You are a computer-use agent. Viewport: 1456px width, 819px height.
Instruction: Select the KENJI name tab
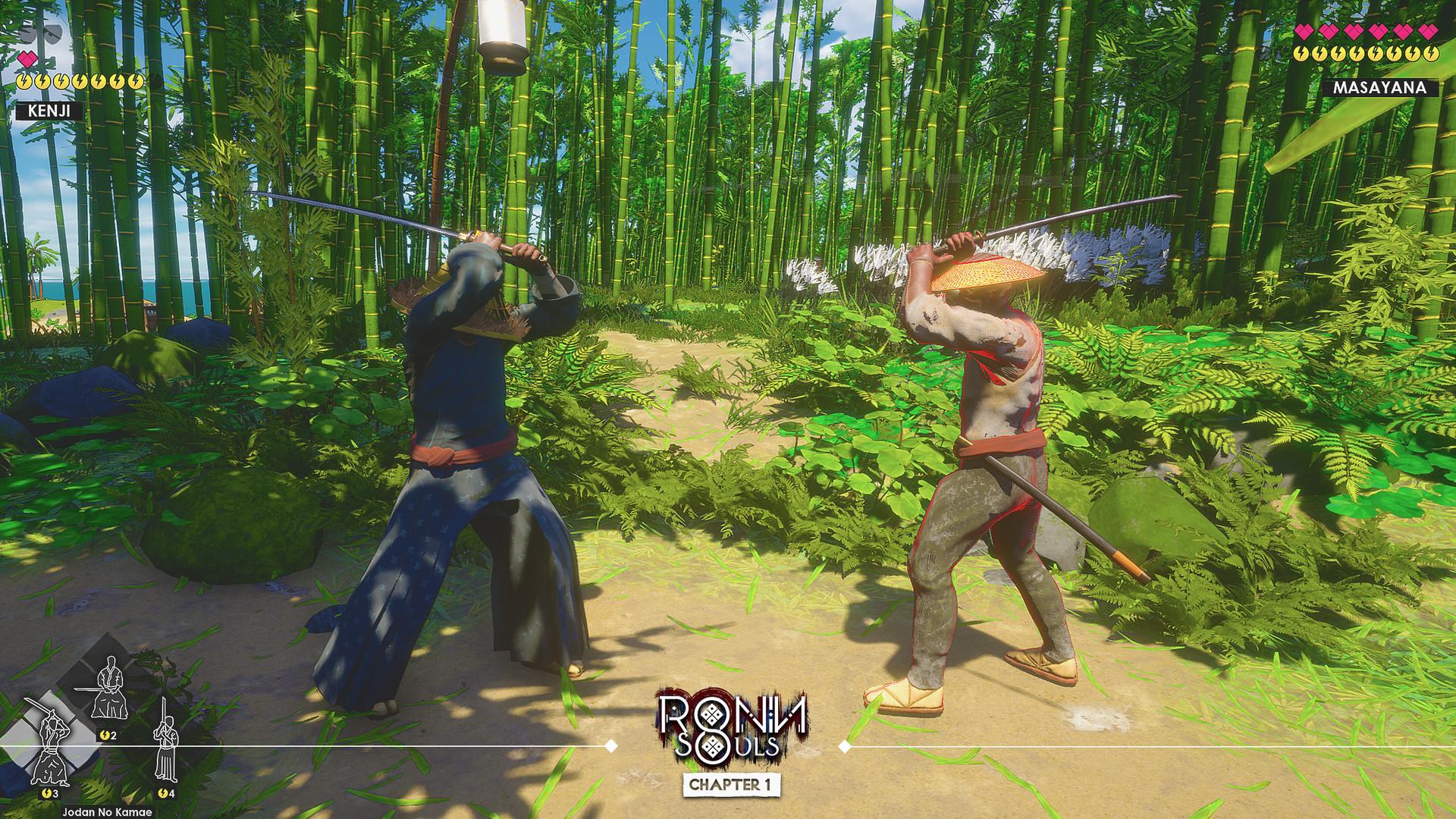50,110
